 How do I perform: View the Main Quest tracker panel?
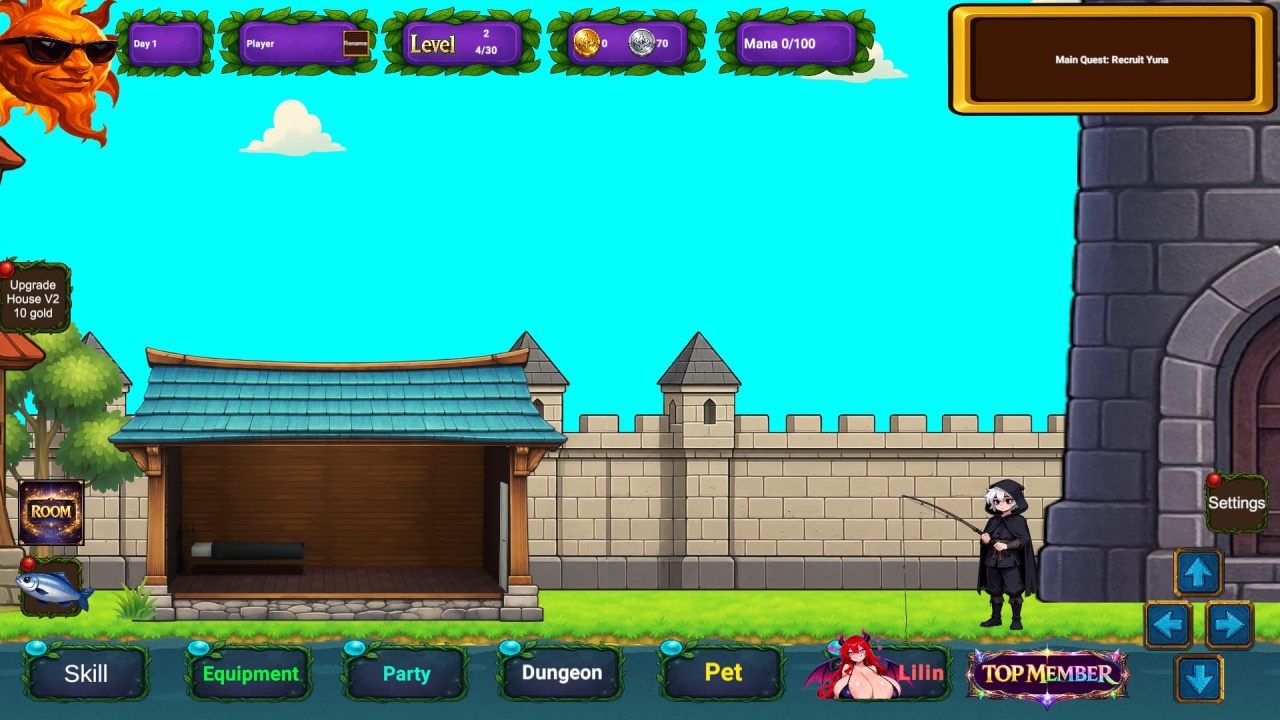click(1111, 60)
